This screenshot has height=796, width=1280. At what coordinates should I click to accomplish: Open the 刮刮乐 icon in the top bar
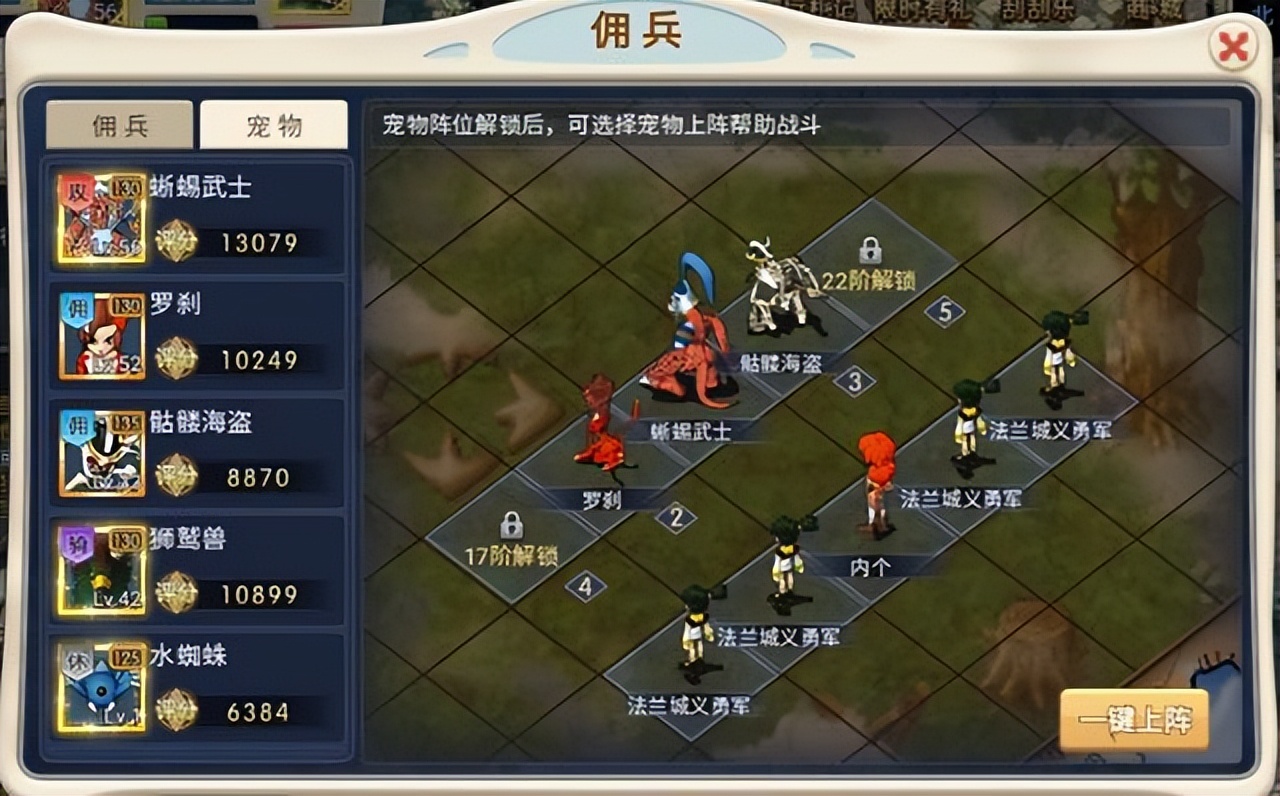coord(1040,10)
